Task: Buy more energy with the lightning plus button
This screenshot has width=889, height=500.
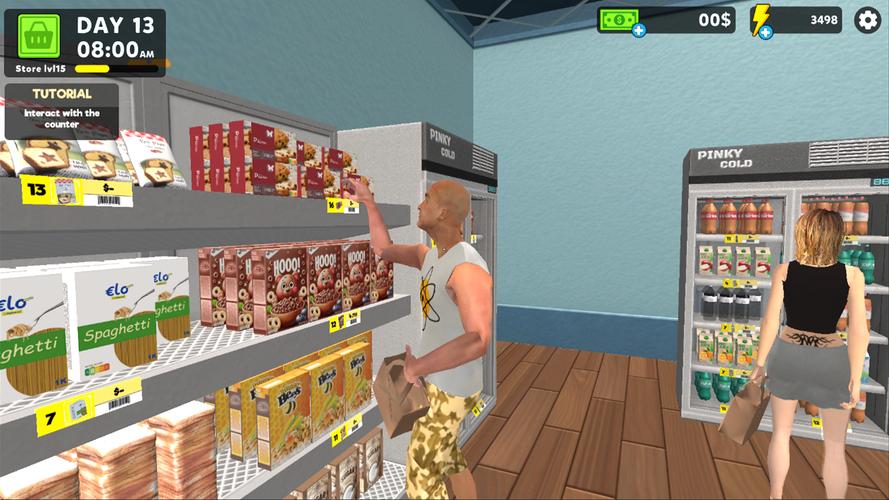Action: (765, 32)
